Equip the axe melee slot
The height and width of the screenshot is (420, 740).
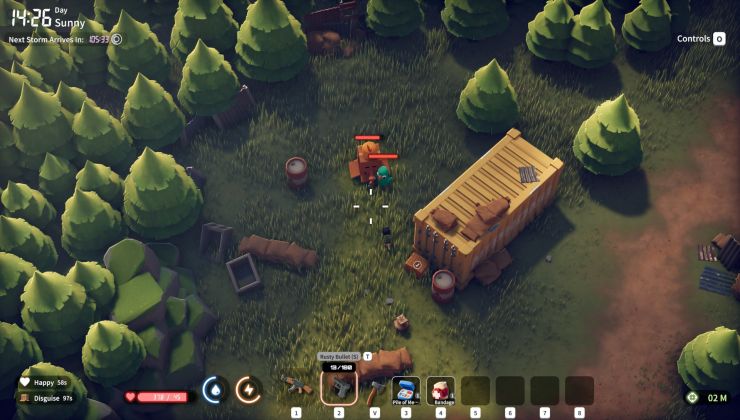click(x=375, y=388)
